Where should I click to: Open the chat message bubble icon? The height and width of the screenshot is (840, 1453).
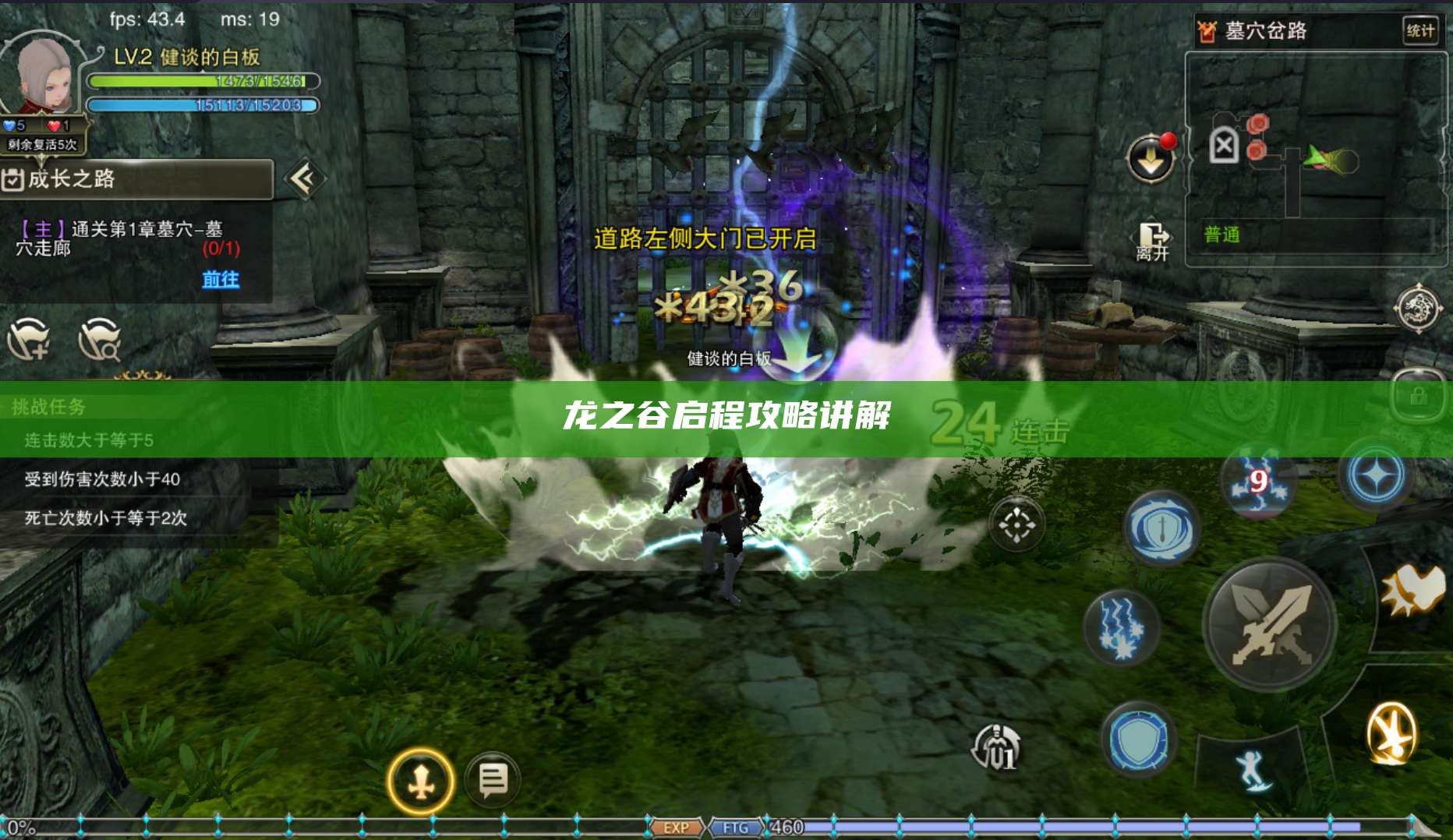(x=489, y=780)
